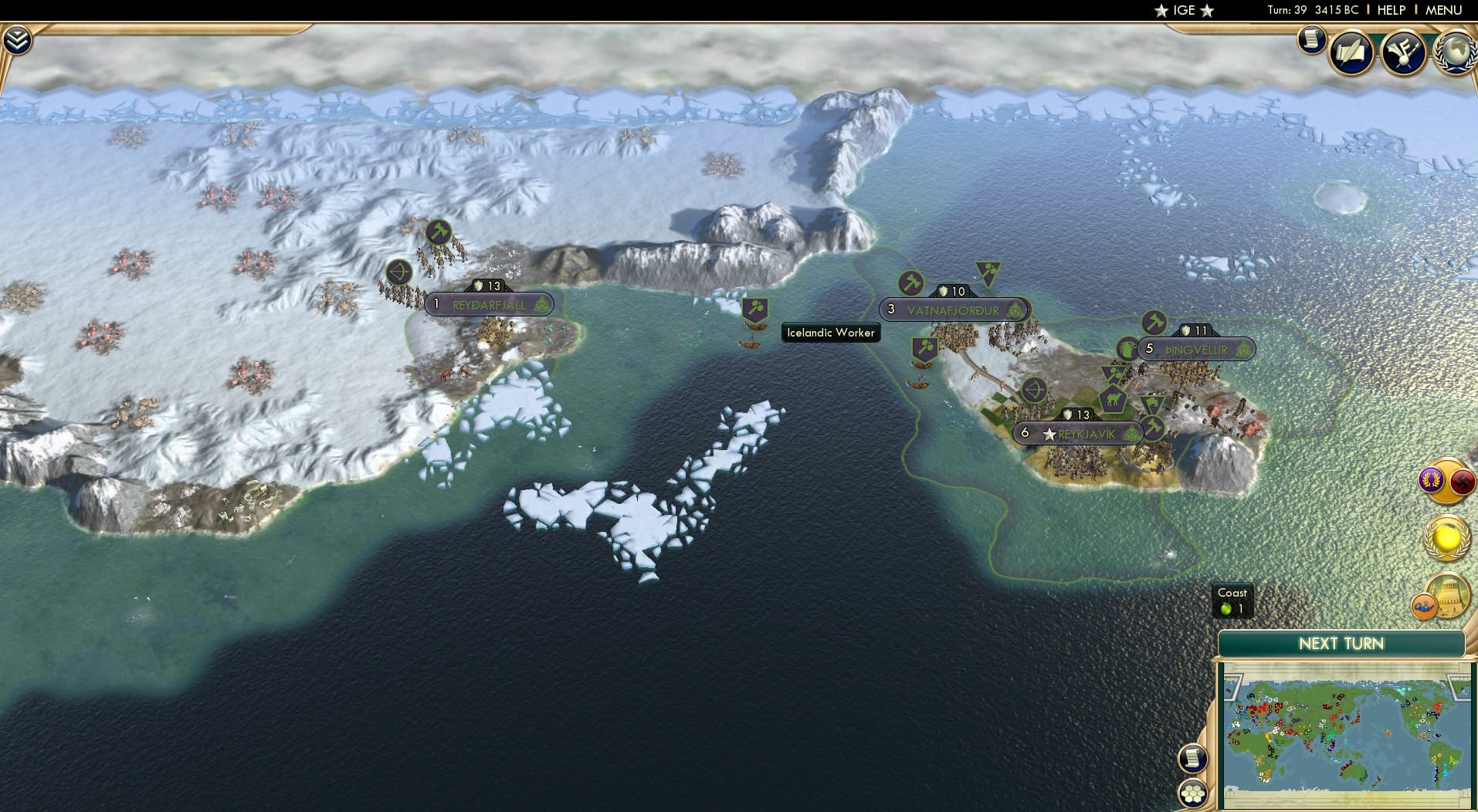
Task: Select the Vatnafjörður city banner
Action: coord(953,308)
